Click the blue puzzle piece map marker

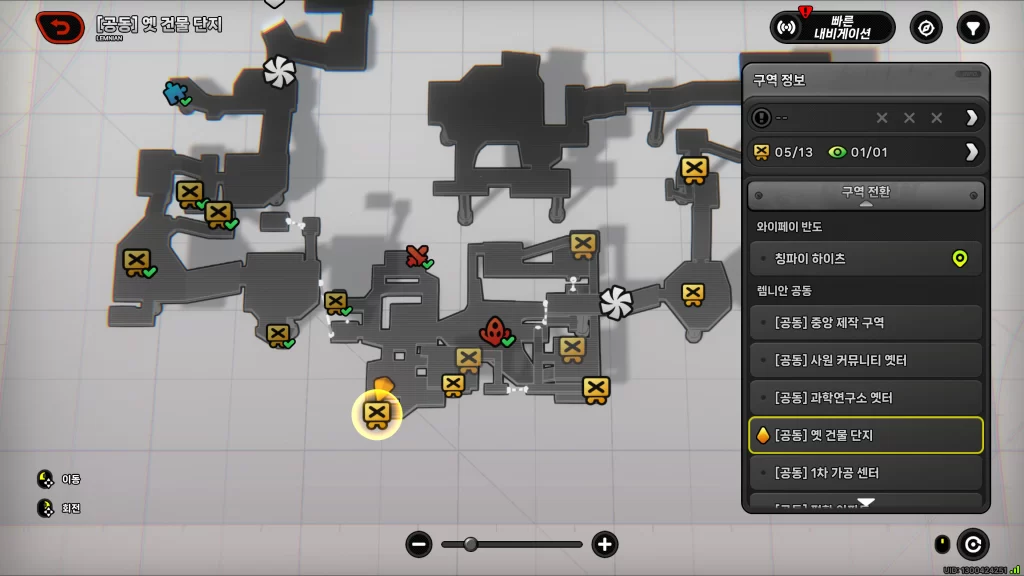tap(176, 93)
